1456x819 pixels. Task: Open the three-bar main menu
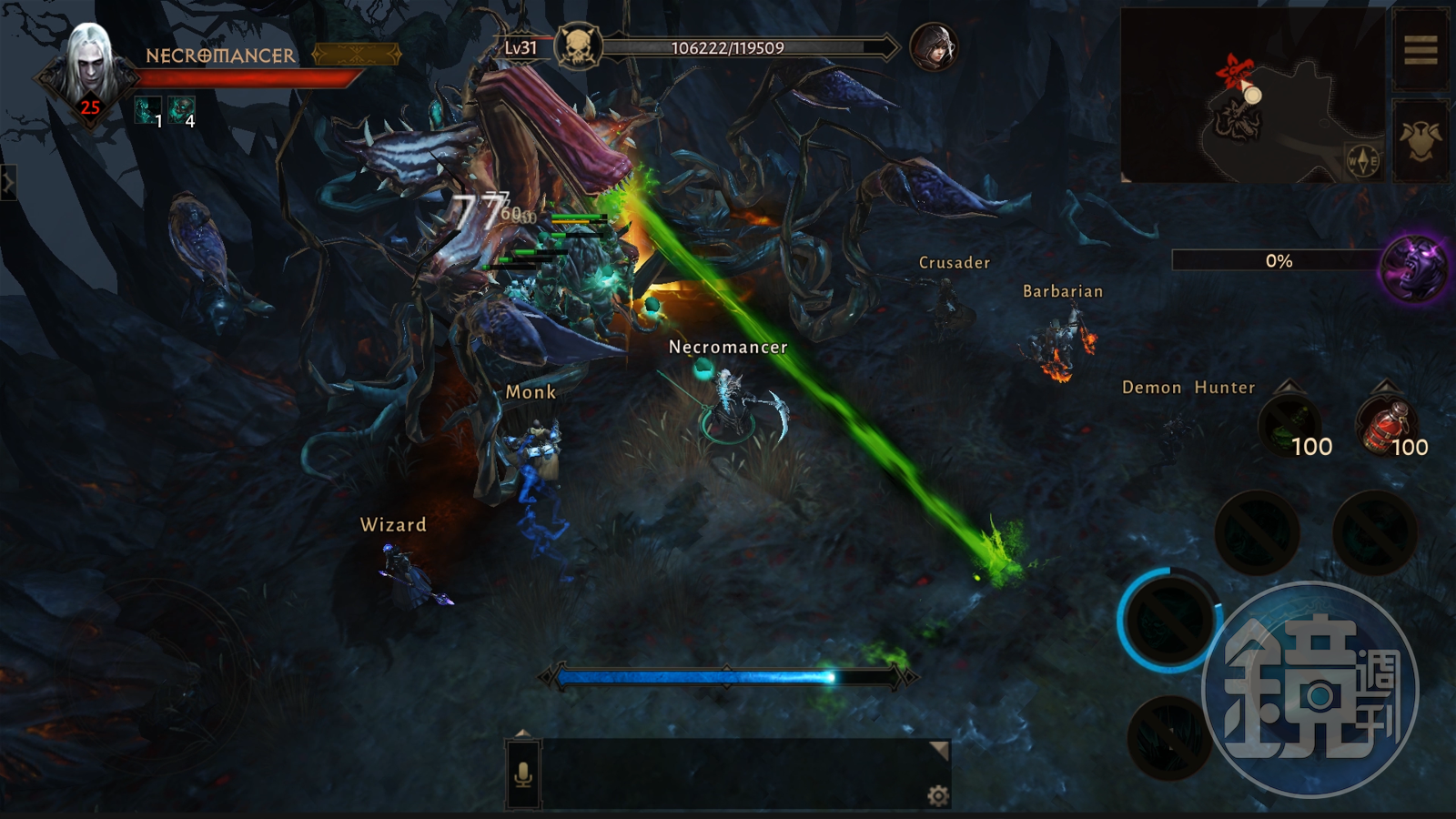pos(1420,49)
